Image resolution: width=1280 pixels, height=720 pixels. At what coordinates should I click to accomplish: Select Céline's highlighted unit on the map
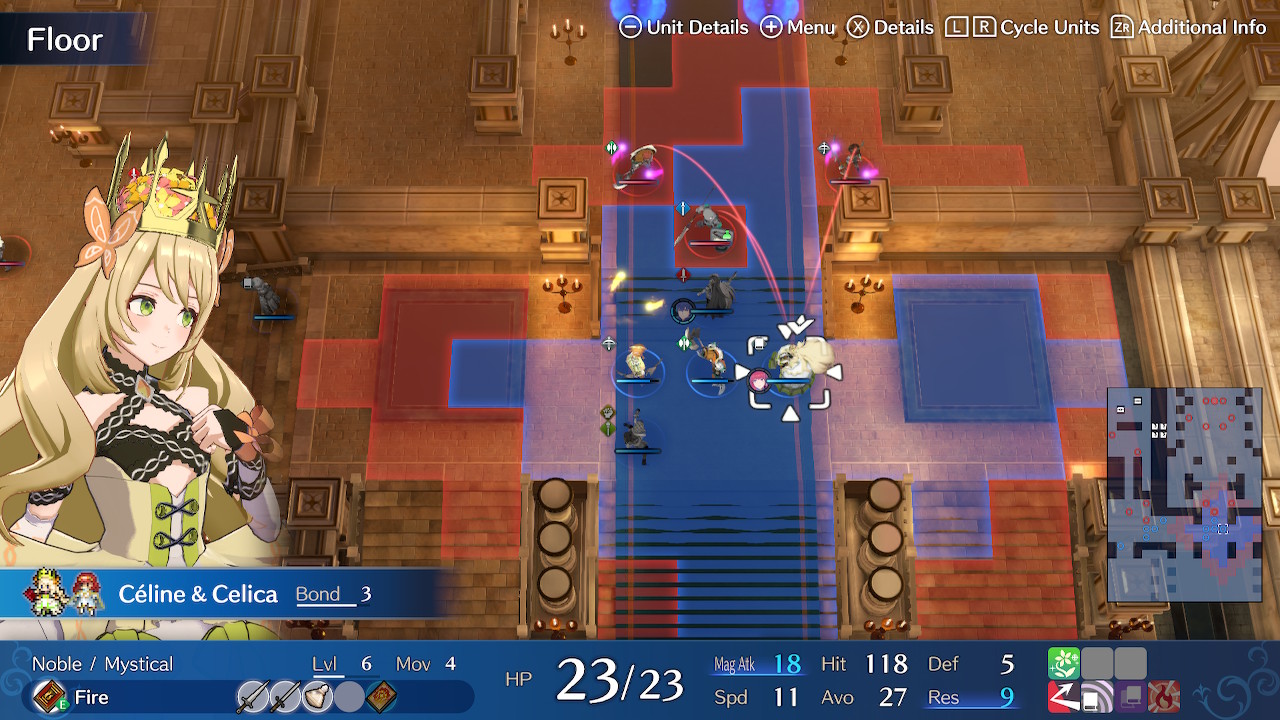[790, 370]
